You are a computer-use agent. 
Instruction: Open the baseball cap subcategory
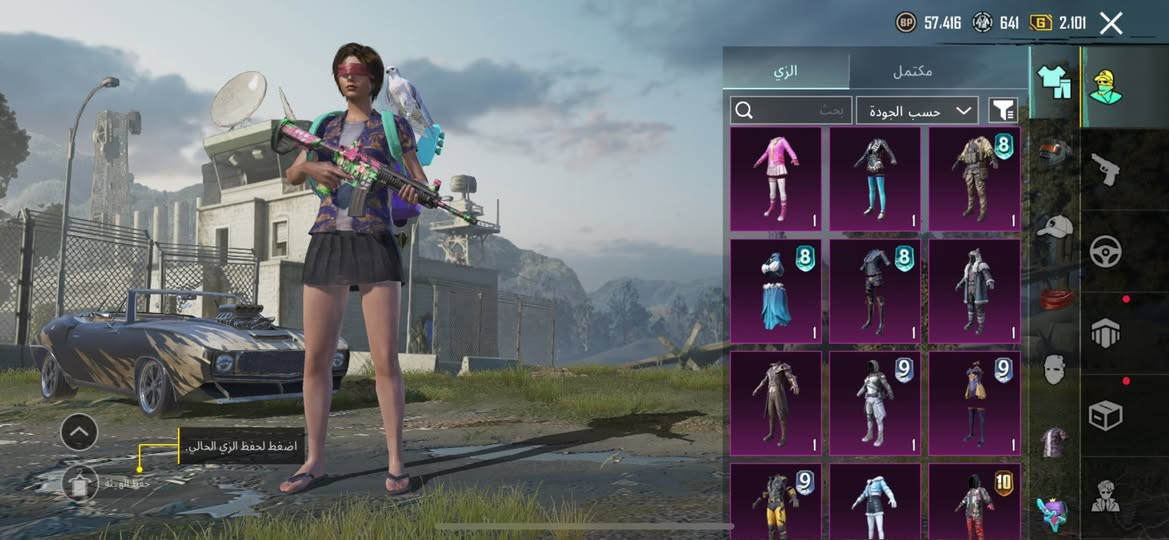click(x=1053, y=227)
